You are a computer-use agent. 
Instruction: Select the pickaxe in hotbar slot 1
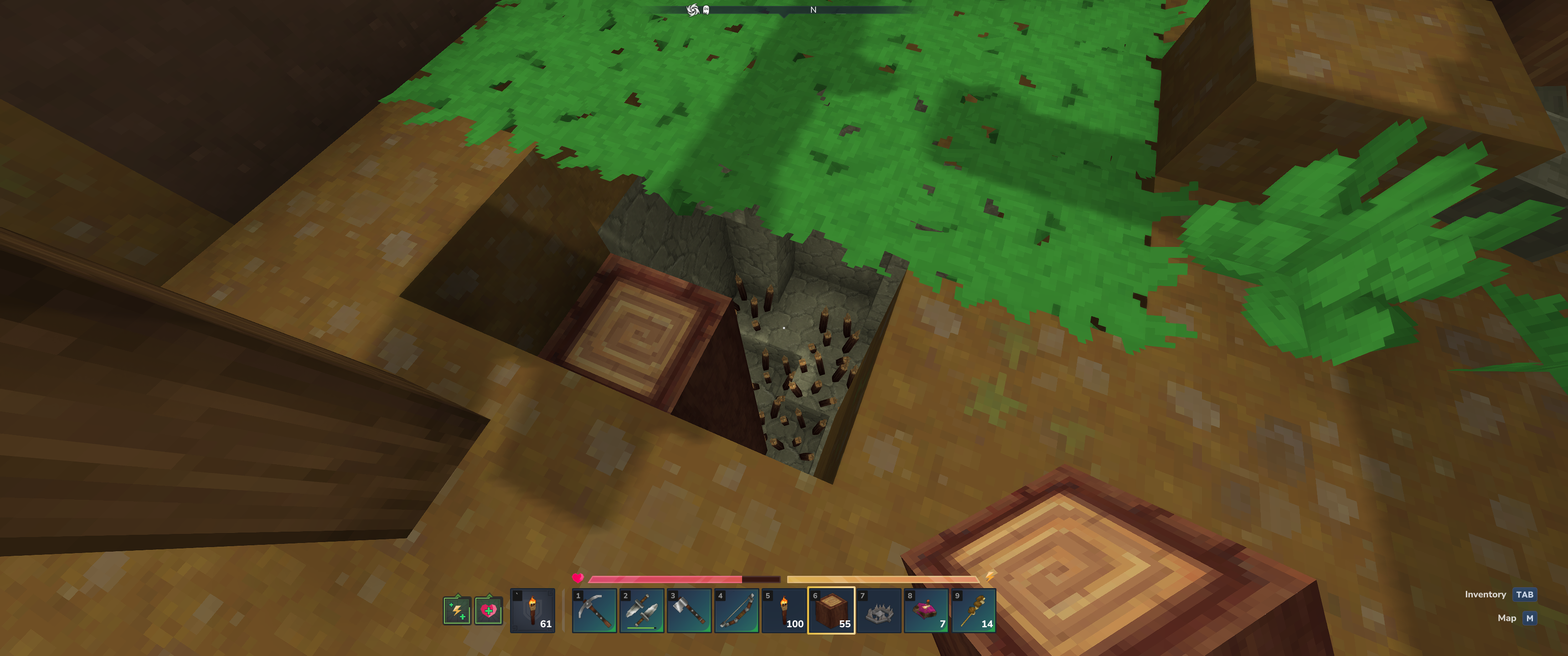[594, 610]
